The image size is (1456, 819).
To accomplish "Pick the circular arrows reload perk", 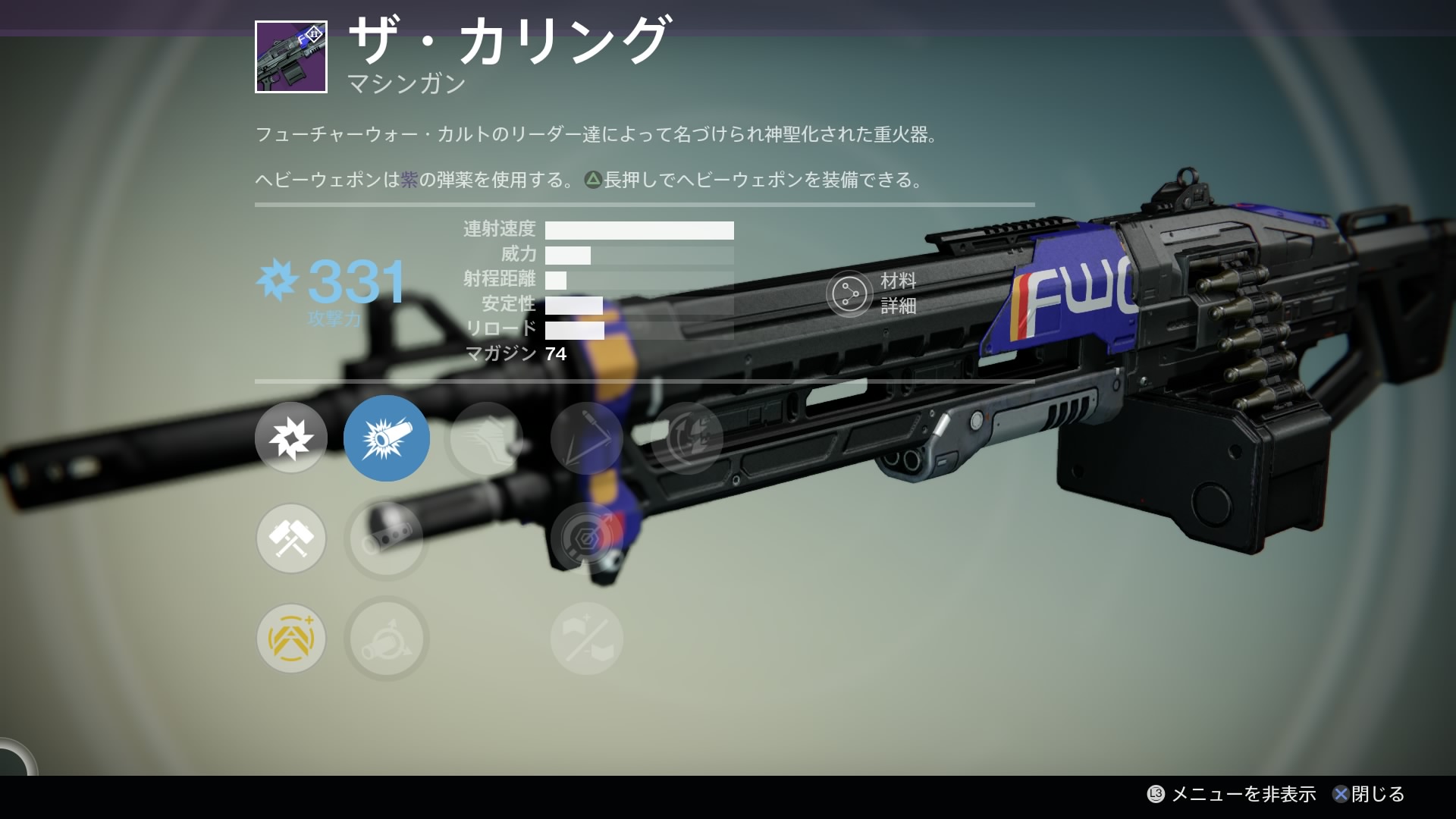I will [686, 438].
